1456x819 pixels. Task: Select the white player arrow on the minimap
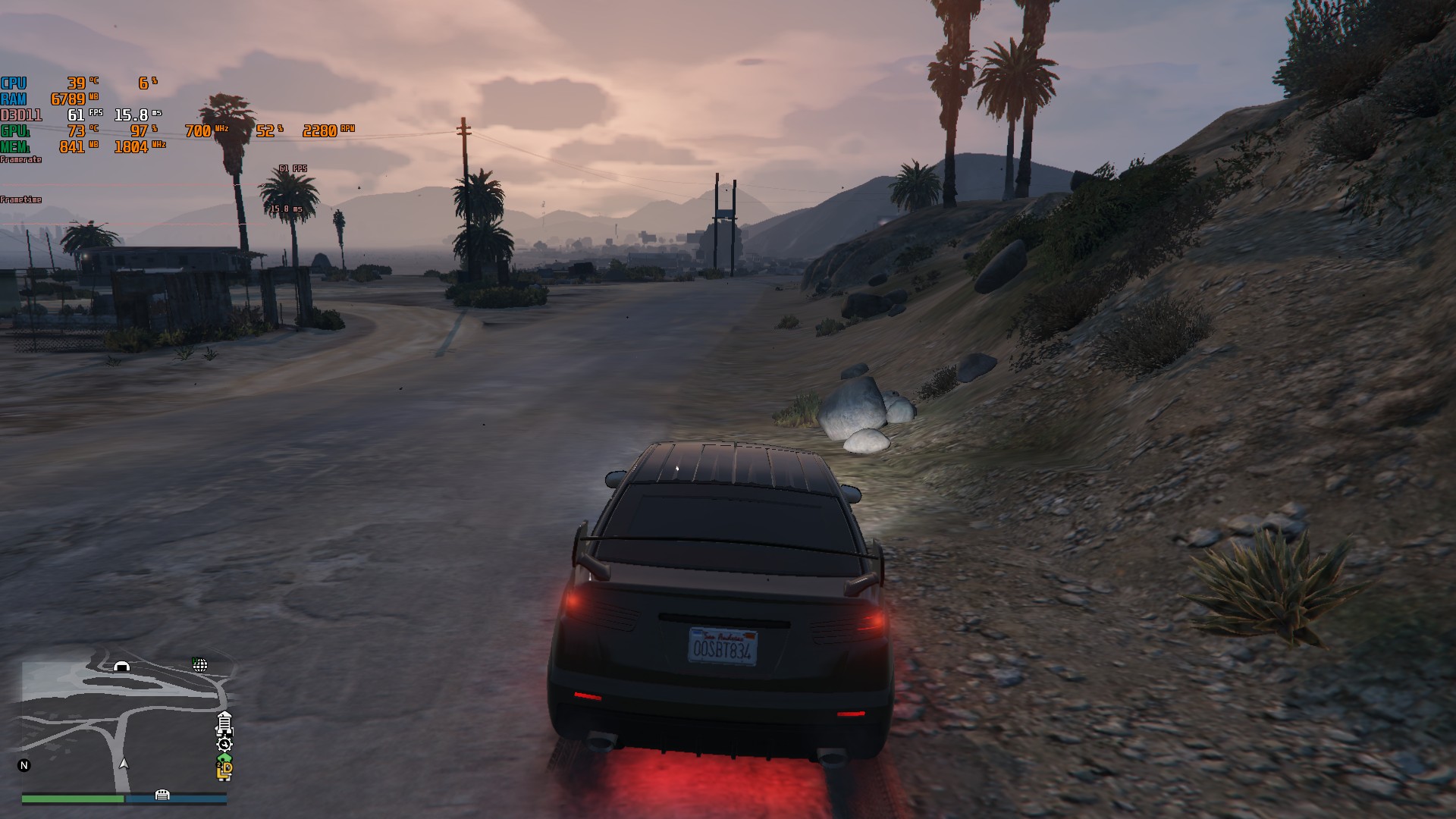tap(123, 765)
